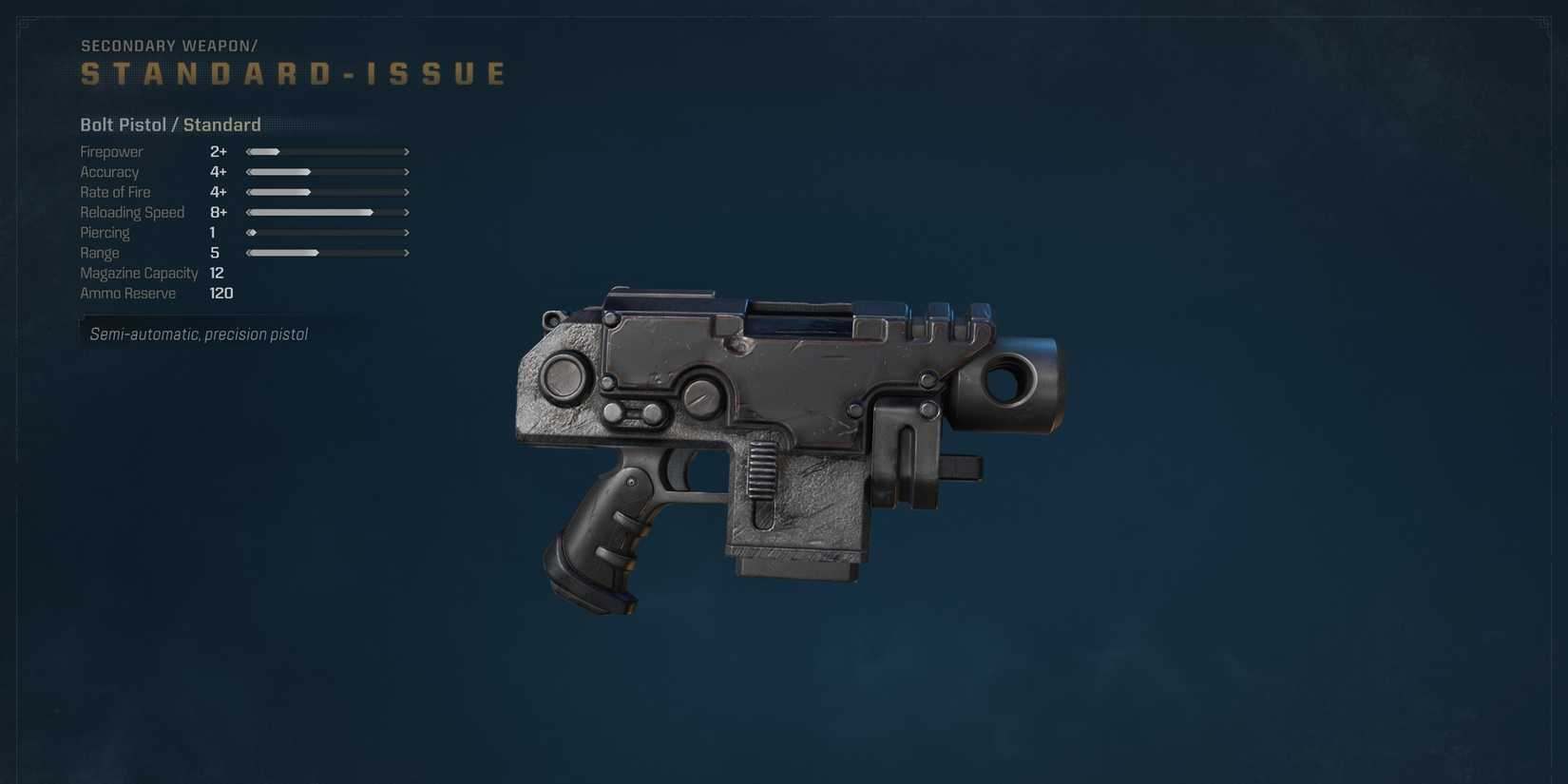Click the diamond marker on the Piercing bar
This screenshot has width=1568, height=784.
click(x=251, y=232)
